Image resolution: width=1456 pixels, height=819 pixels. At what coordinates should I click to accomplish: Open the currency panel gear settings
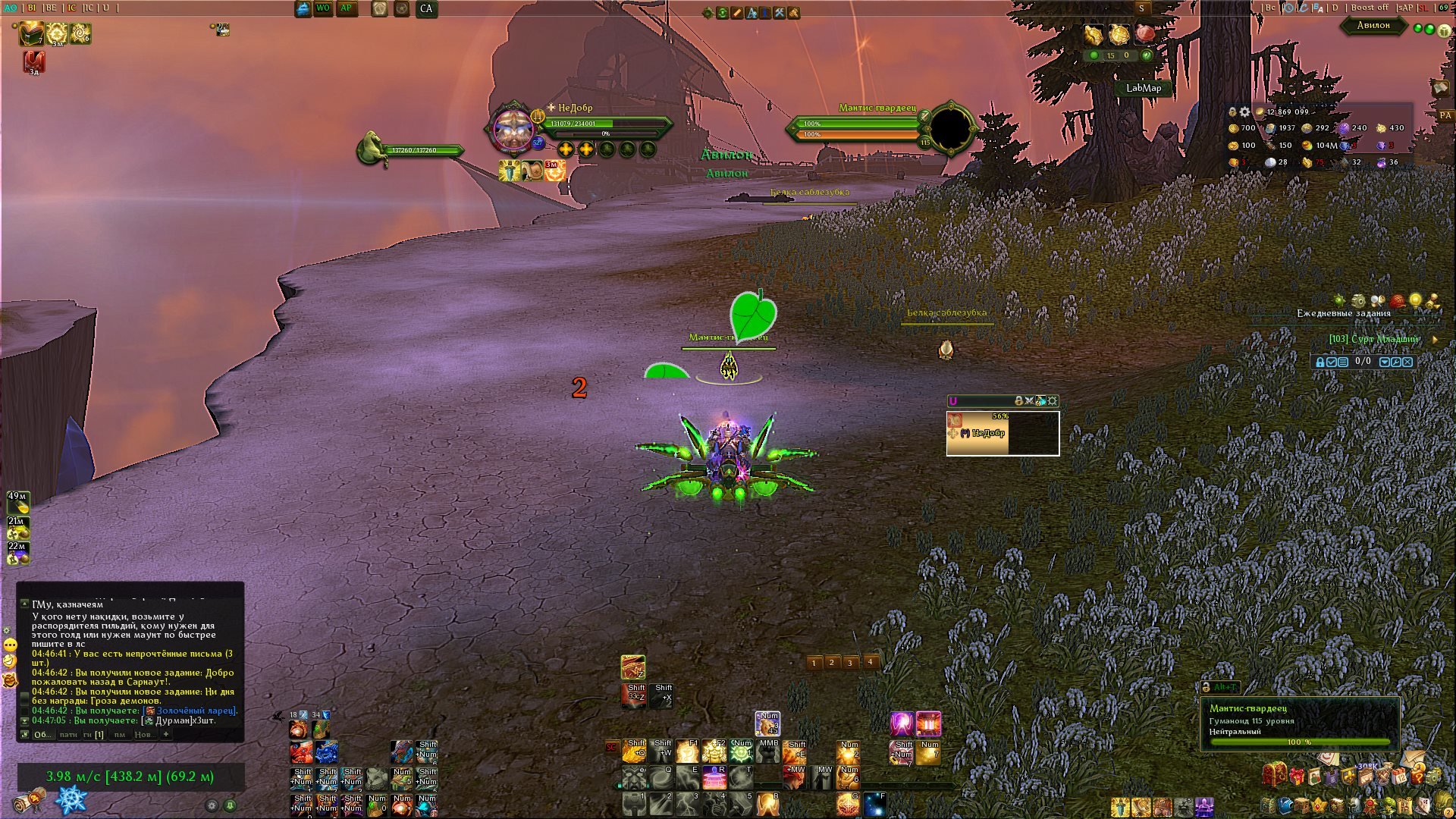point(1244,111)
